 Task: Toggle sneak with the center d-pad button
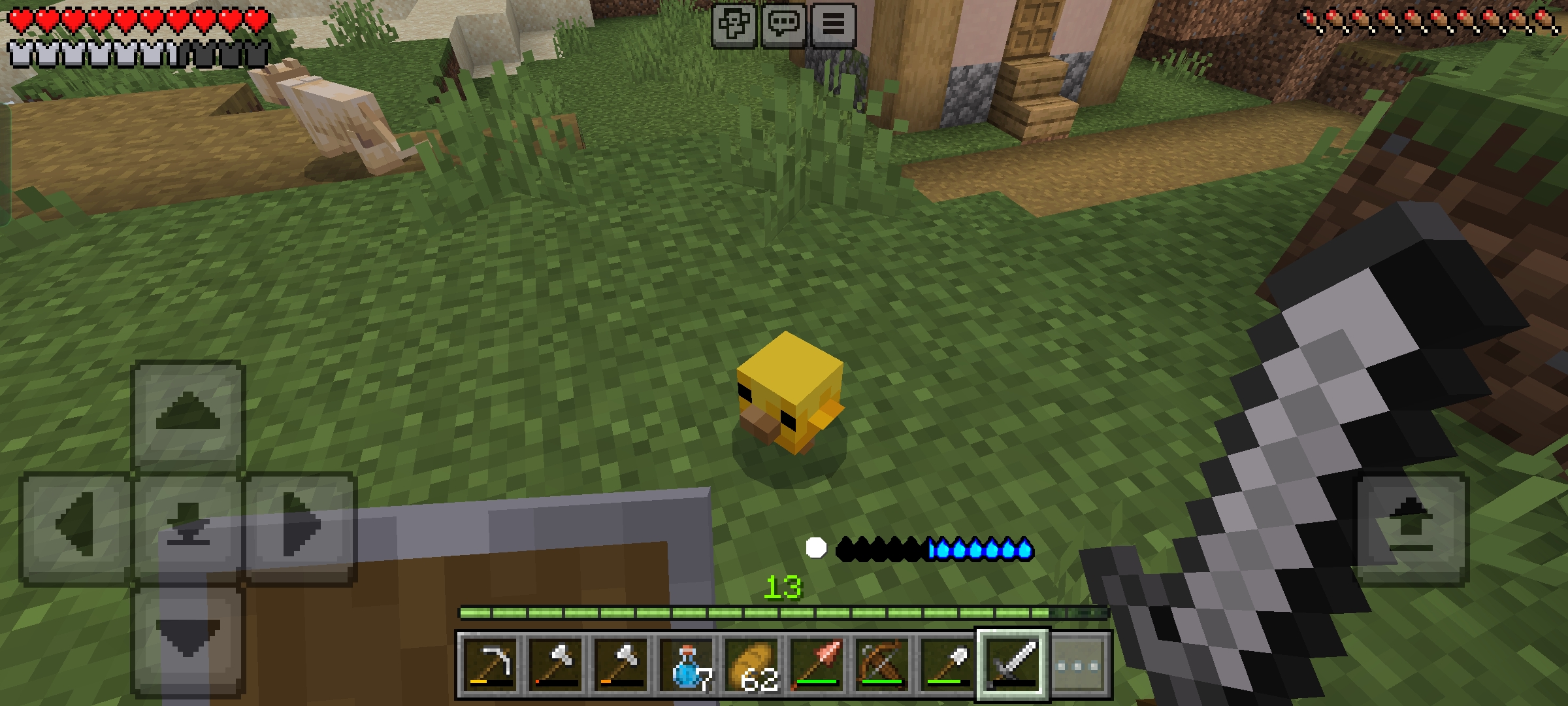pyautogui.click(x=188, y=527)
